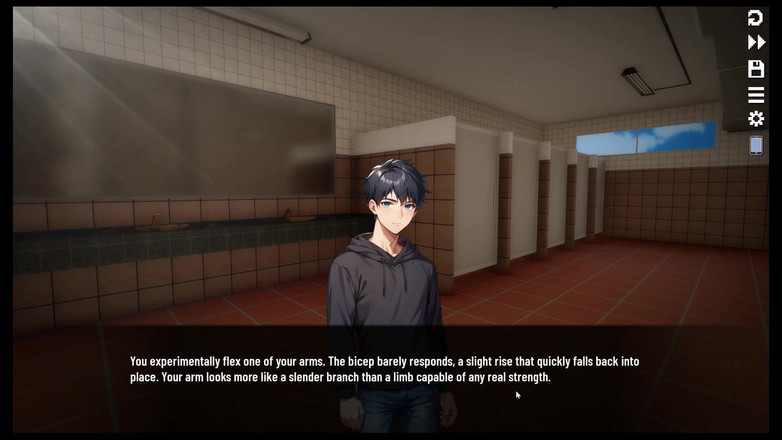Open the save menu via floppy disk icon
The image size is (782, 440).
point(756,69)
